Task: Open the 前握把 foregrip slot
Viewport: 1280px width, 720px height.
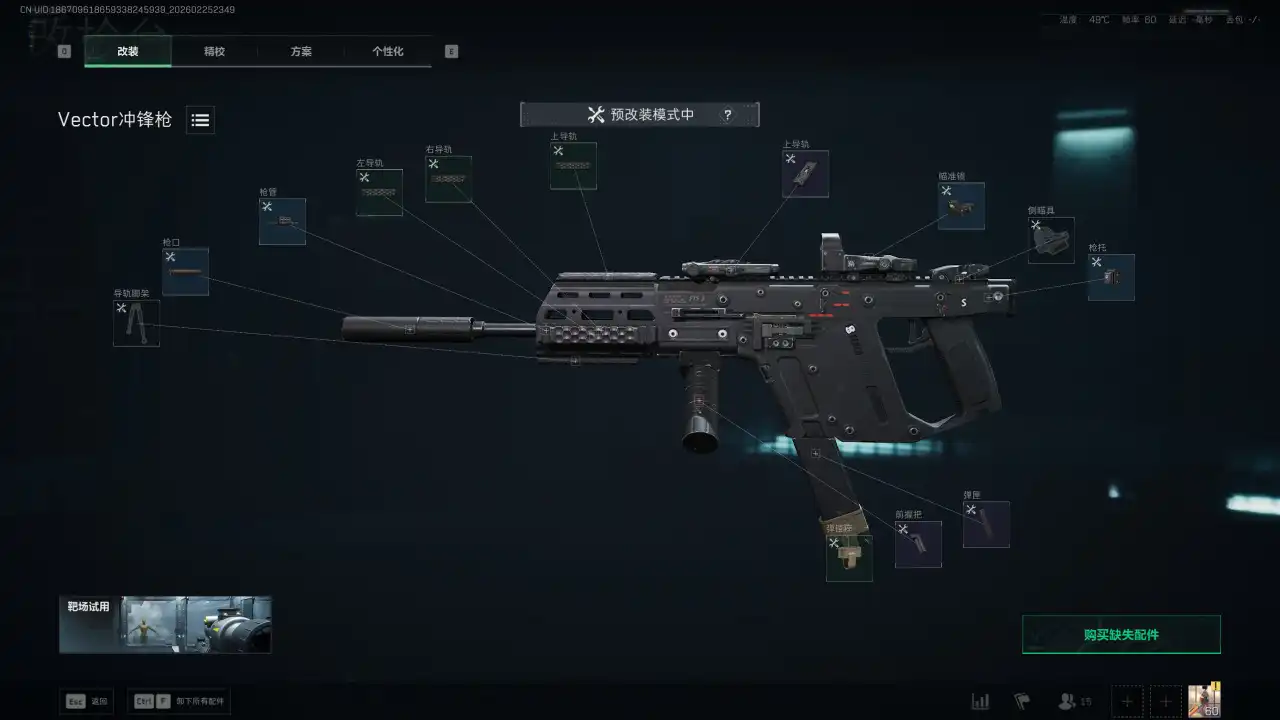Action: tap(918, 544)
